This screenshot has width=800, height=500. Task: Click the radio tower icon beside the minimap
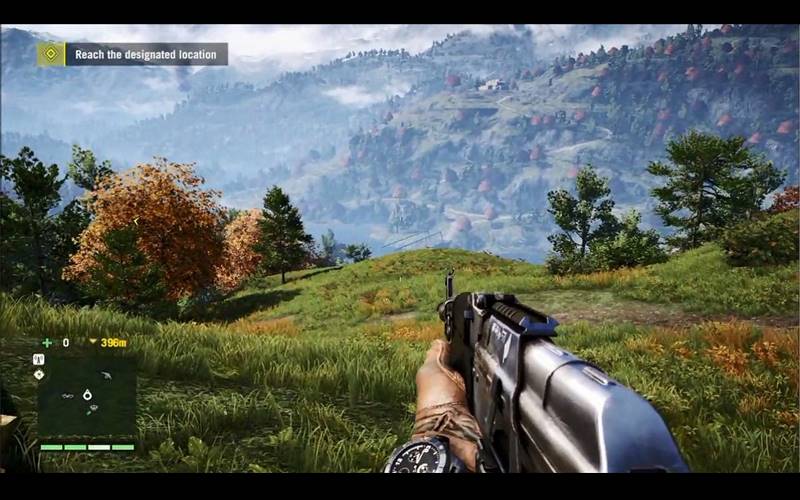pos(39,358)
